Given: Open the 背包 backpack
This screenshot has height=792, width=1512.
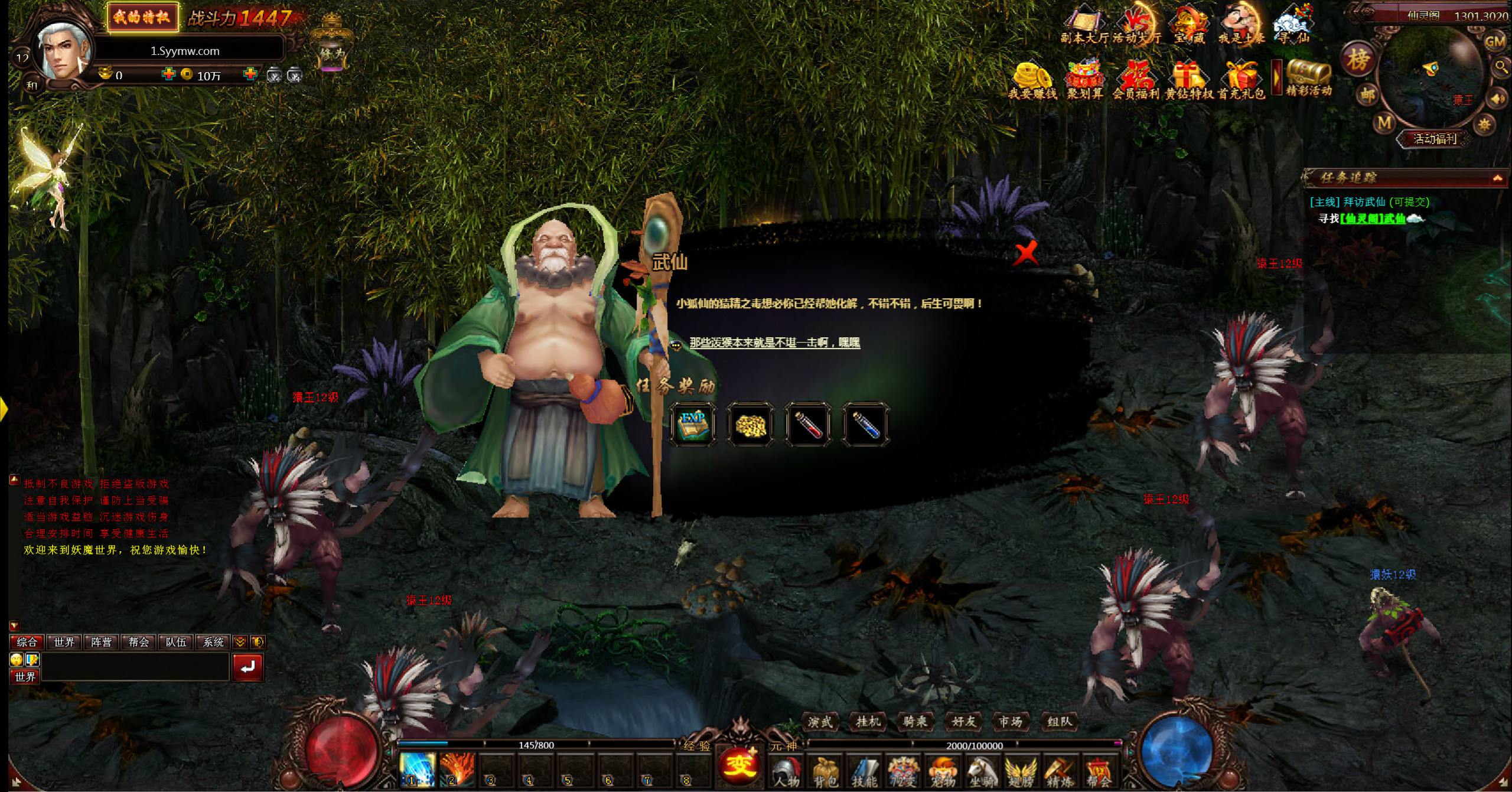Looking at the screenshot, I should pyautogui.click(x=825, y=772).
